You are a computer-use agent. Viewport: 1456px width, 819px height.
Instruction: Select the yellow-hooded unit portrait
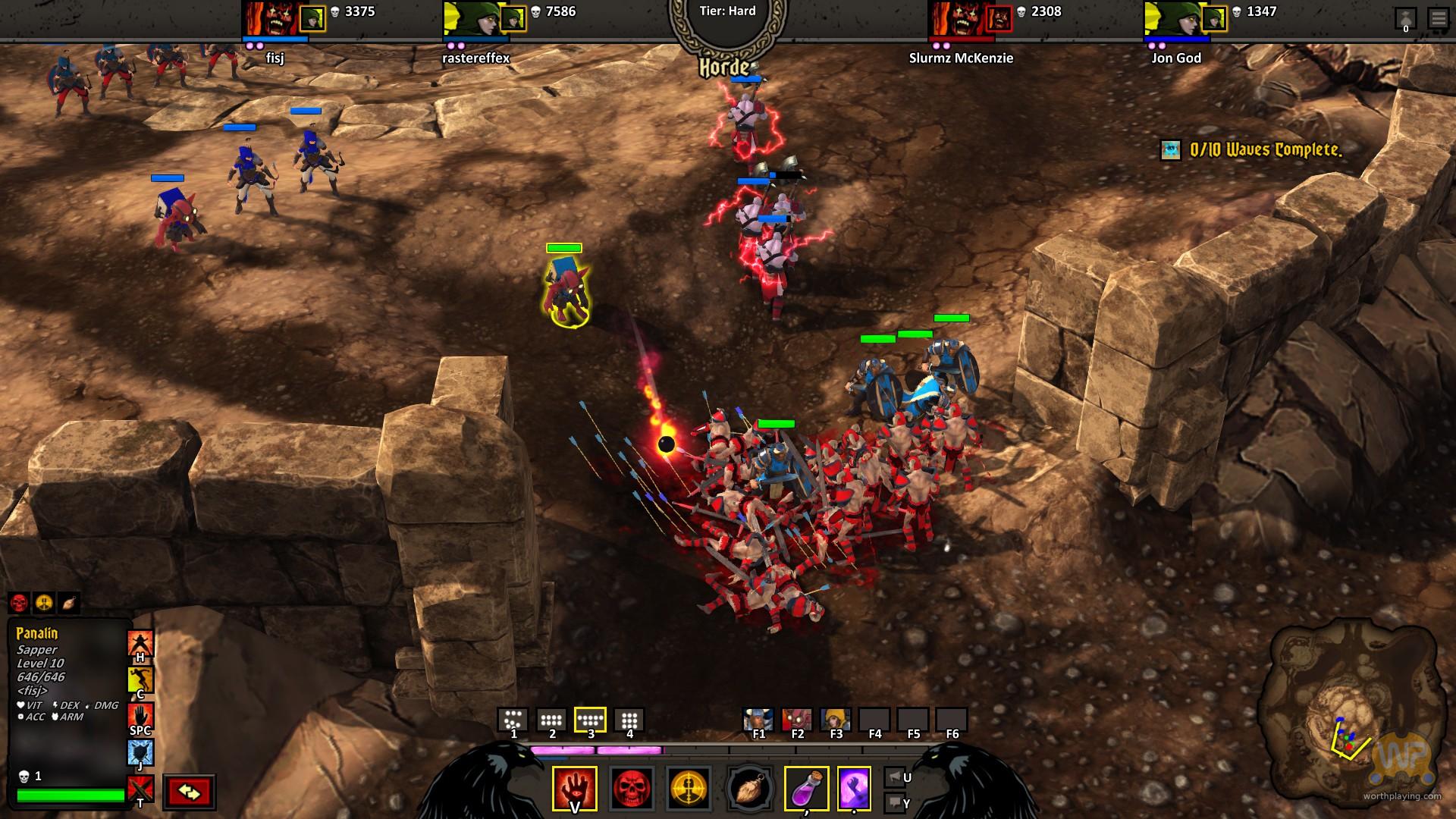(835, 719)
